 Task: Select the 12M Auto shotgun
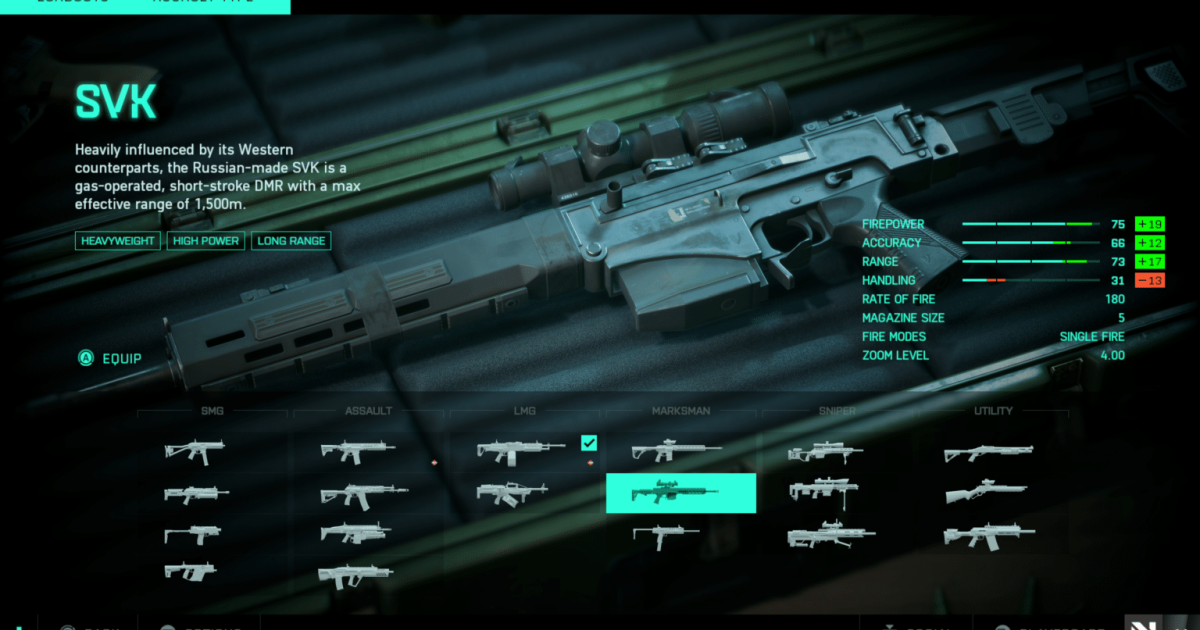(x=988, y=535)
